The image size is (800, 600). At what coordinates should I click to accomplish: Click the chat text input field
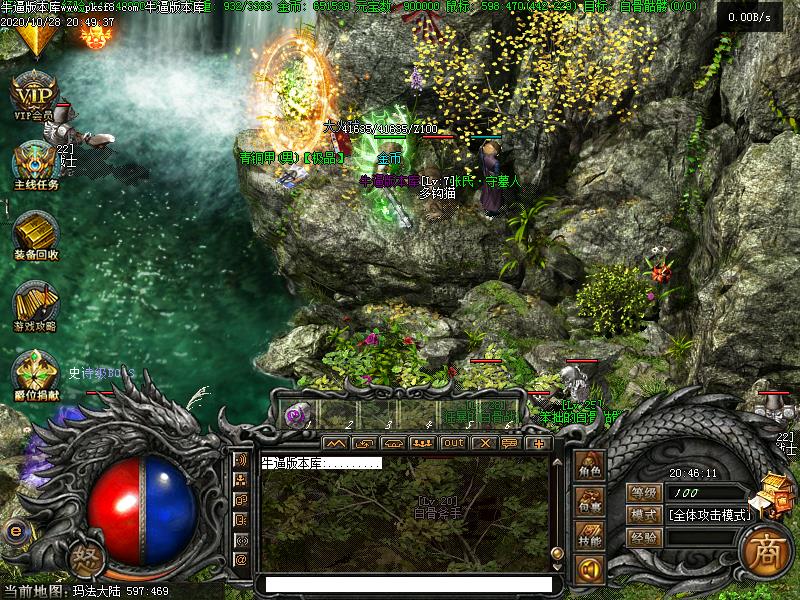click(x=405, y=584)
